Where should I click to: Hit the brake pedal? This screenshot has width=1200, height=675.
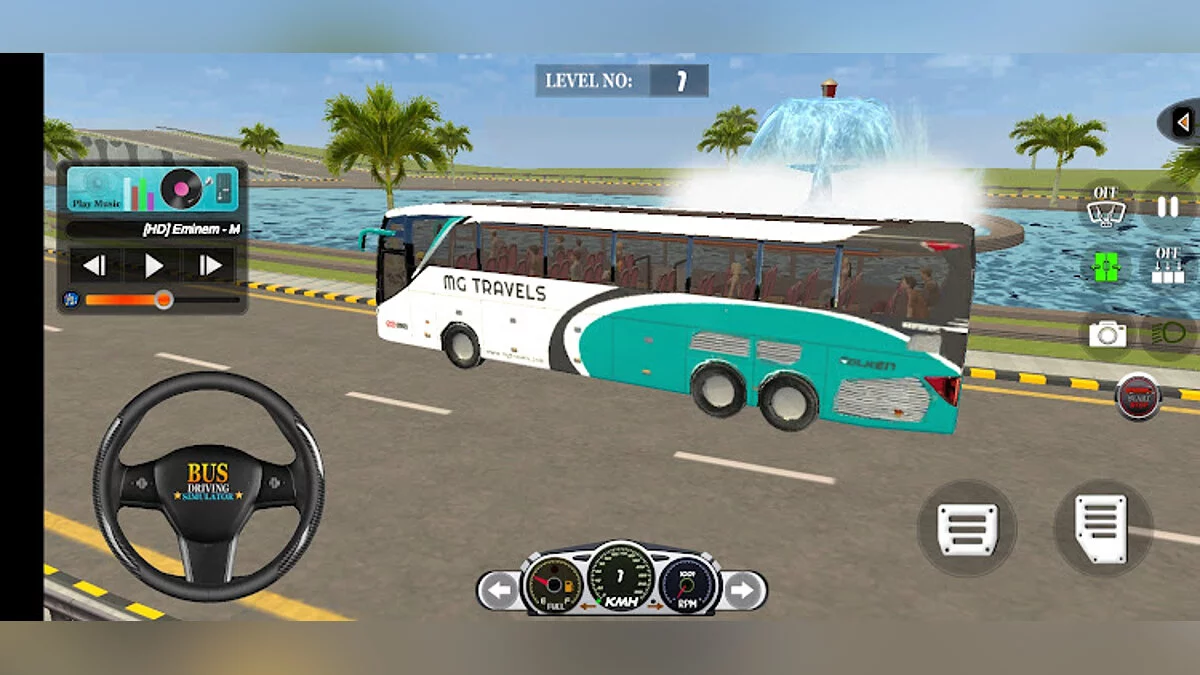tap(967, 527)
